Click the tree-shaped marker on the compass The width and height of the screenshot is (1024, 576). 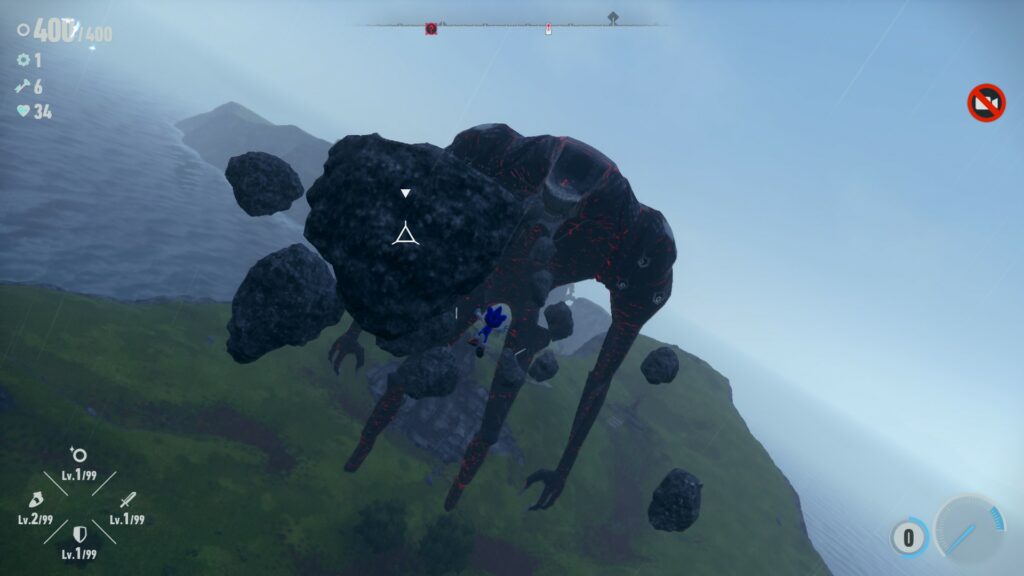point(612,18)
